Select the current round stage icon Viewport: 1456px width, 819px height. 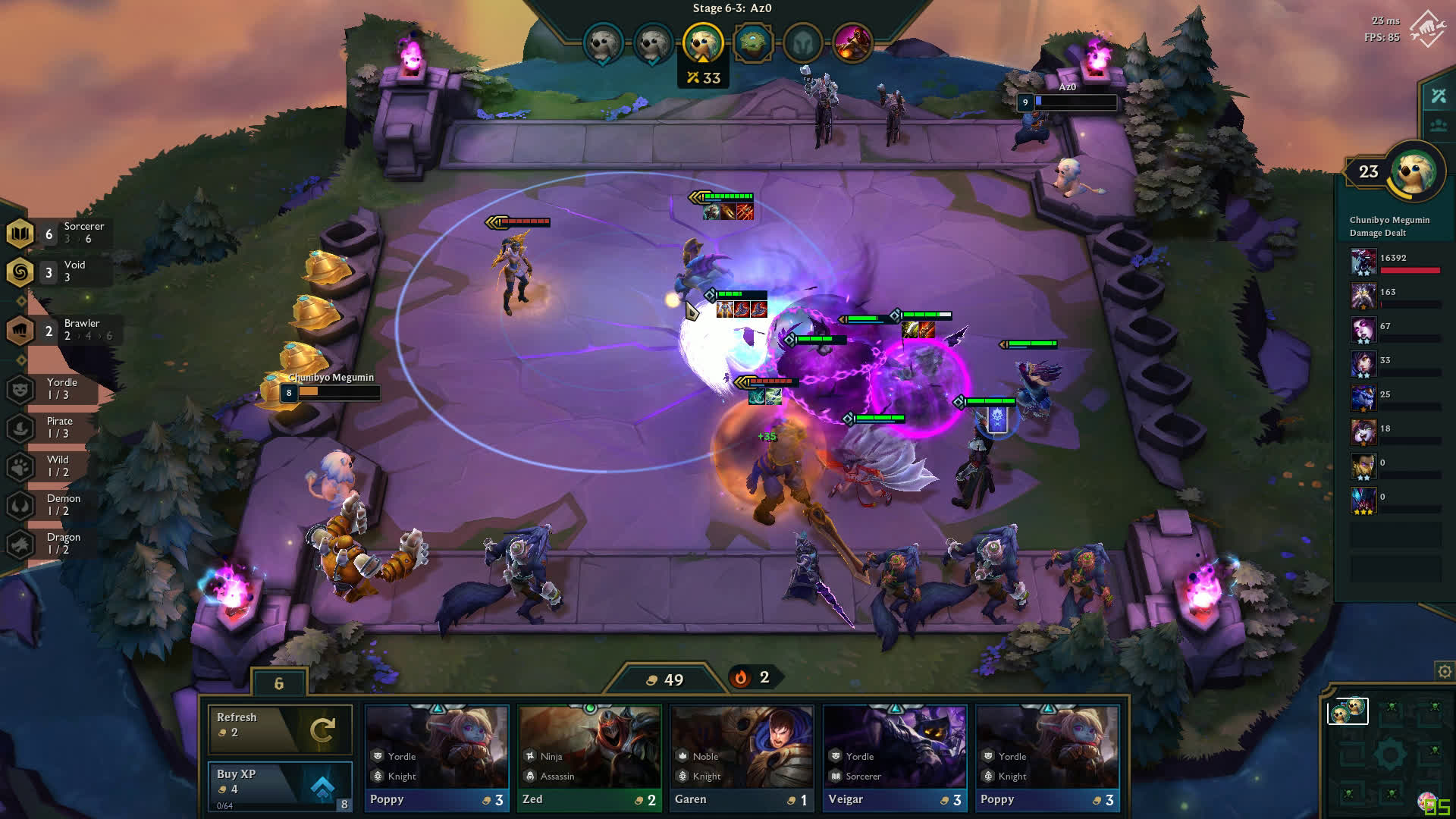703,42
